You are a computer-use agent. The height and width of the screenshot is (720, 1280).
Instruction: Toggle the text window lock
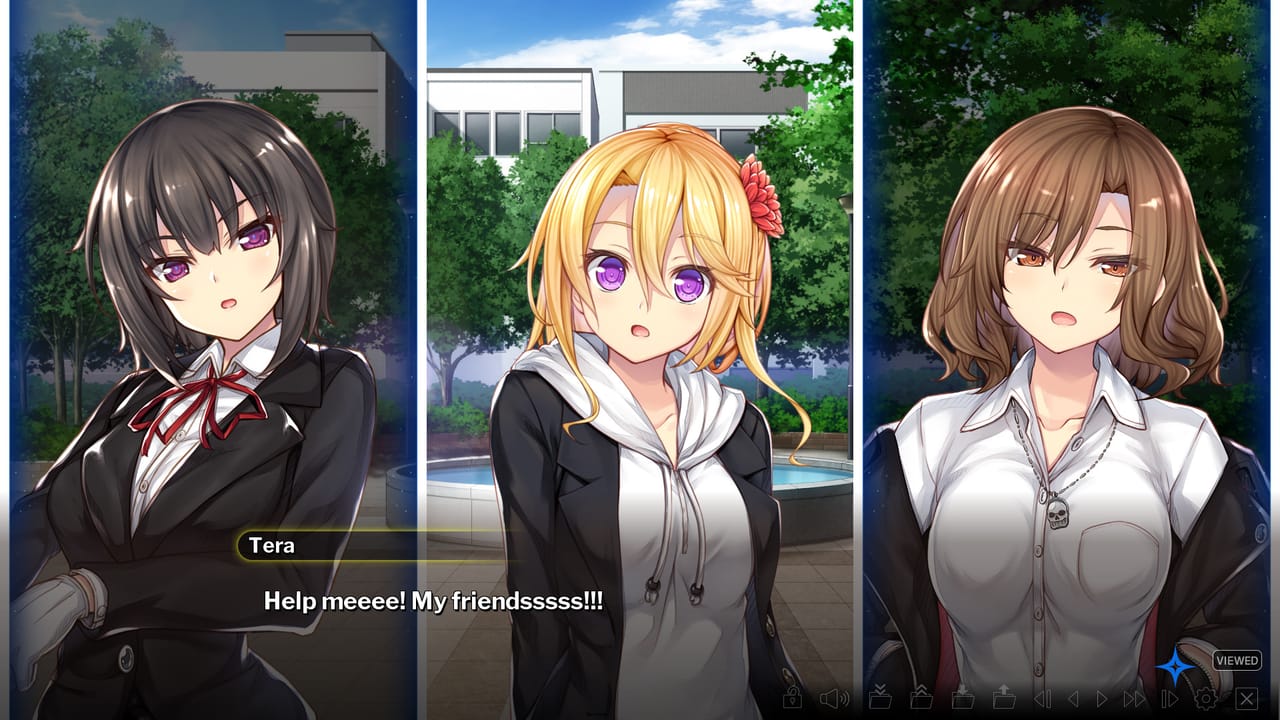coord(794,698)
